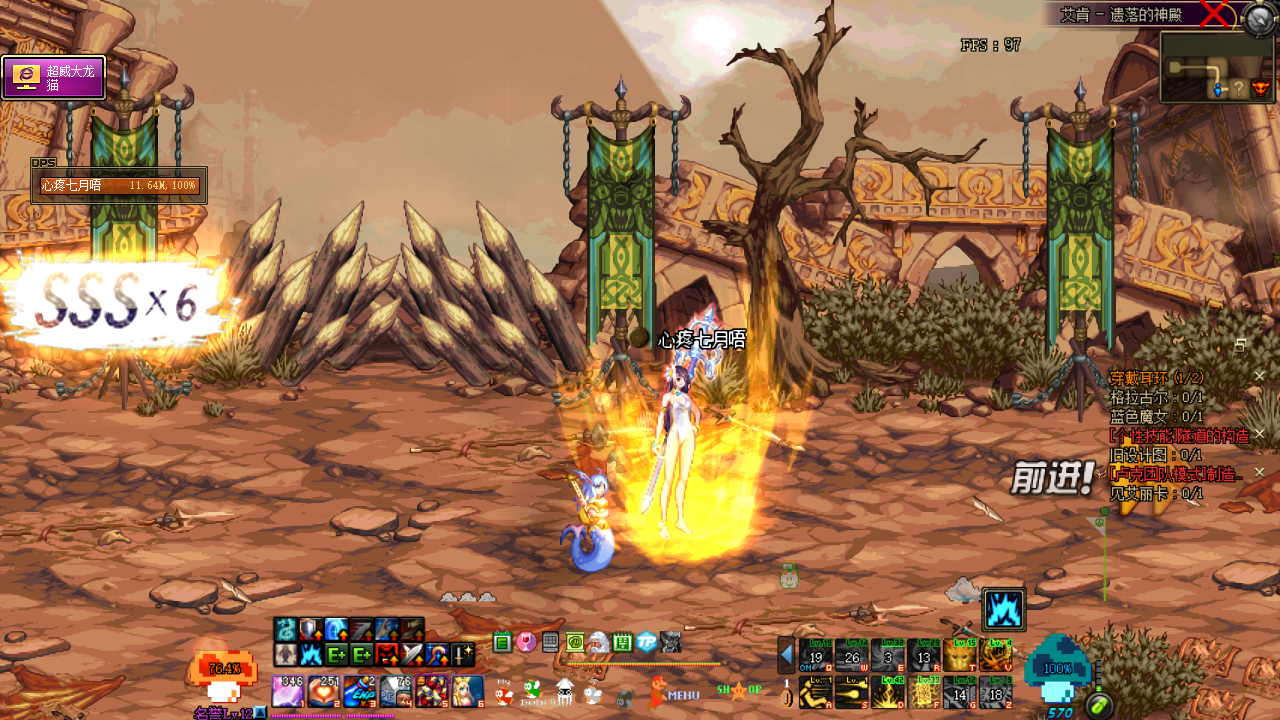Open the star SHOP button
Viewport: 1280px width, 720px height.
(739, 690)
